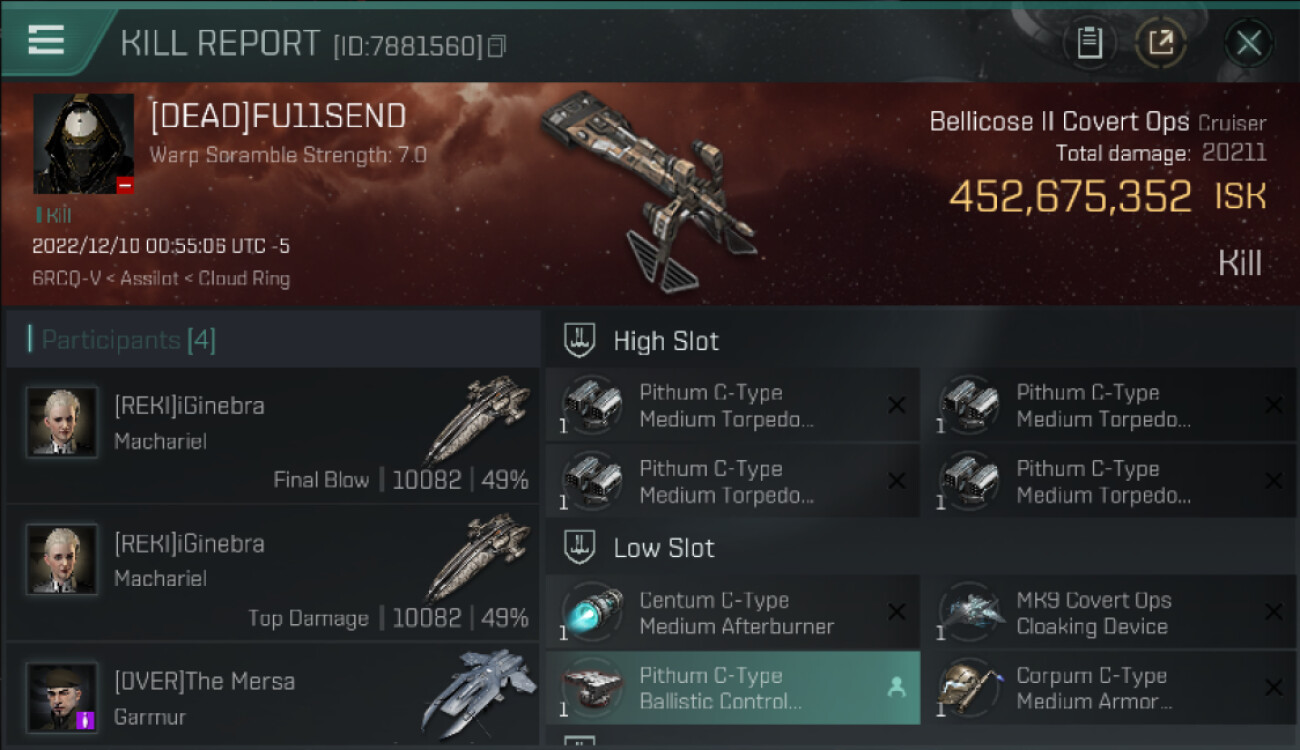Open the Final Blow participant row
The image size is (1300, 750).
(272, 435)
